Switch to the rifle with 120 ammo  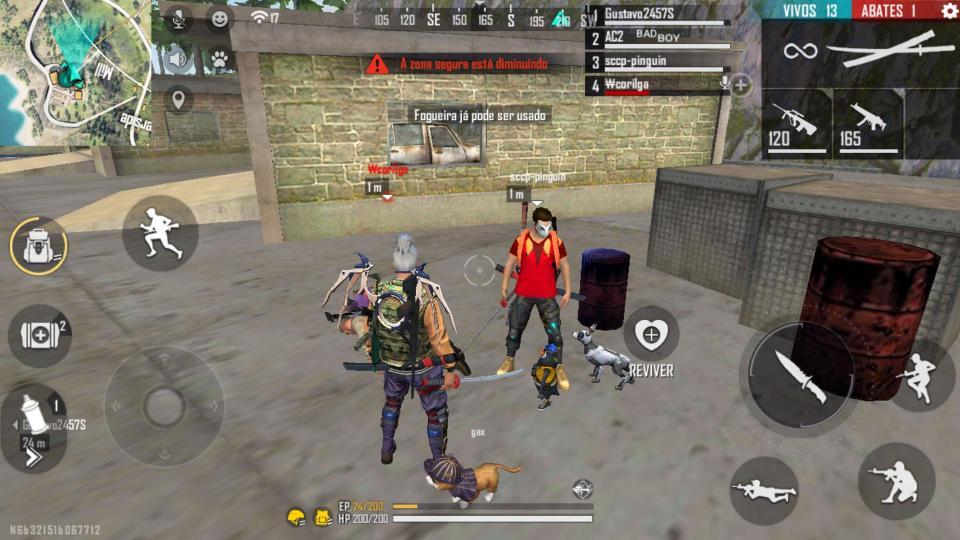(796, 124)
